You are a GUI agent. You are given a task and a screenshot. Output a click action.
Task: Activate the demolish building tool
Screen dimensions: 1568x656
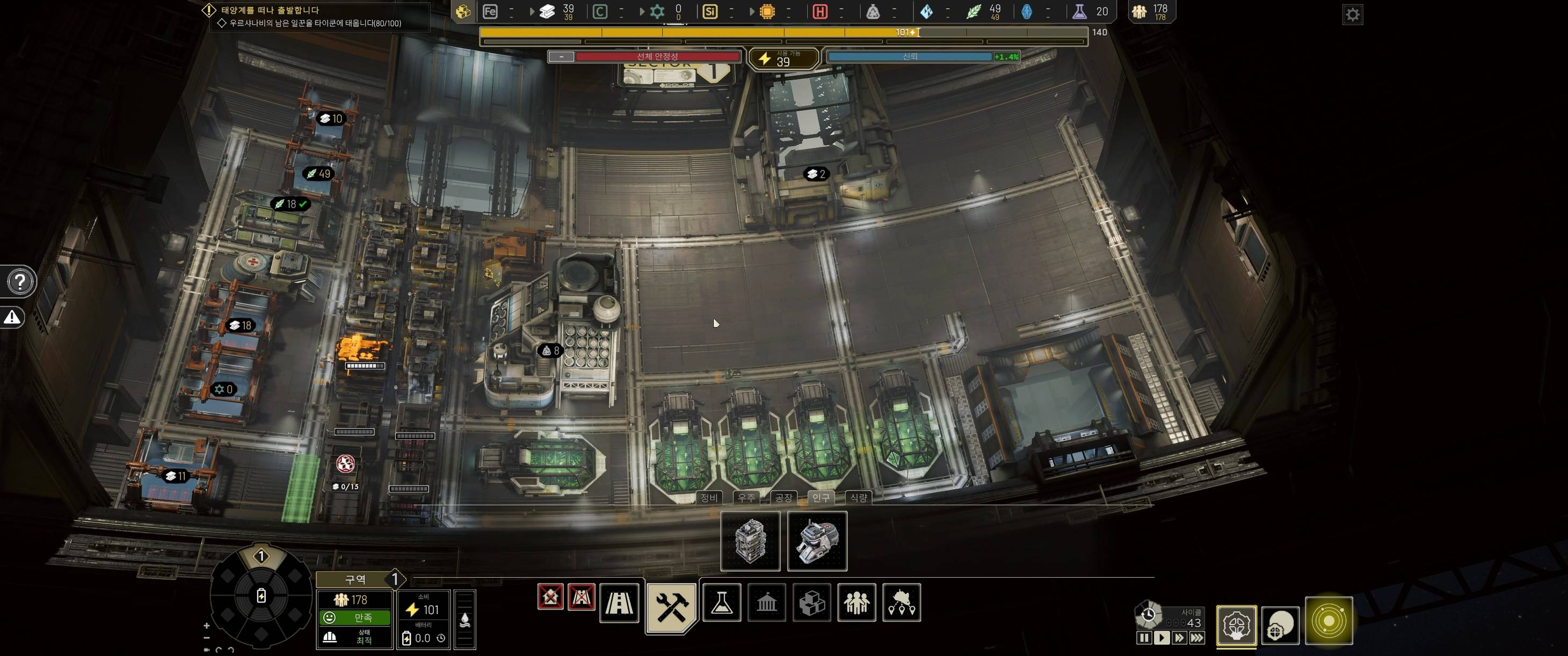point(550,596)
